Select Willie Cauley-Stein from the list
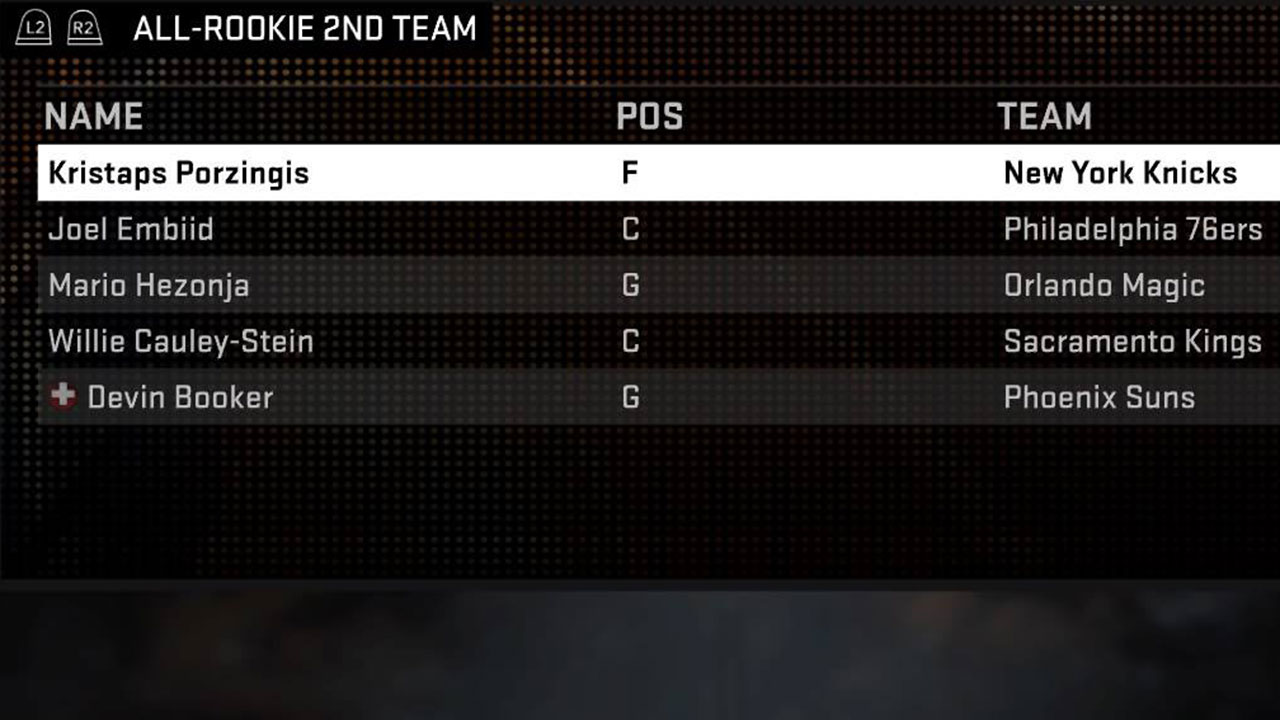Viewport: 1280px width, 720px height. coord(180,341)
